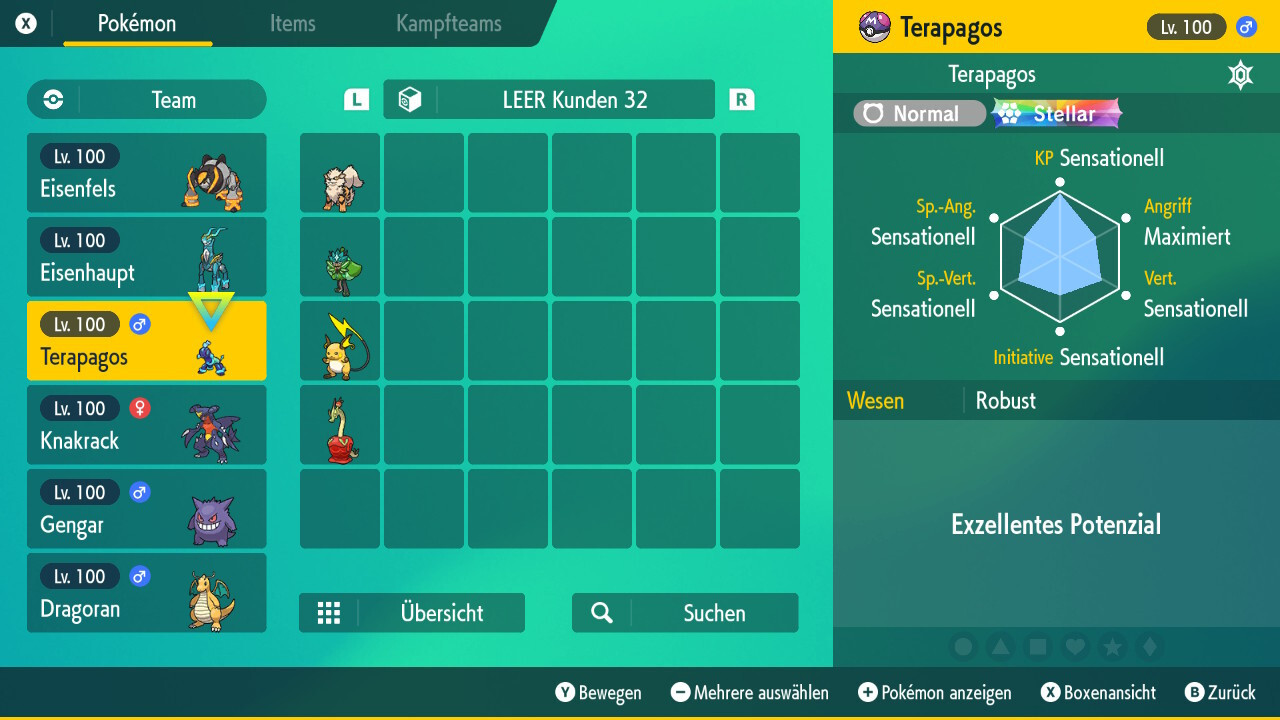Click the female gender badge on Knakrack
The width and height of the screenshot is (1280, 720).
[141, 408]
